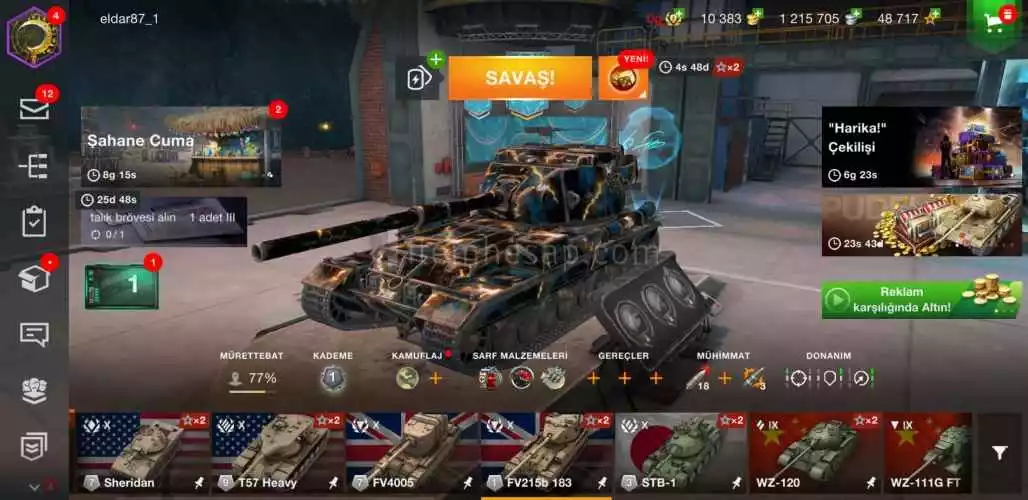The width and height of the screenshot is (1028, 500).
Task: Select the T57 Heavy tank
Action: pyautogui.click(x=275, y=452)
